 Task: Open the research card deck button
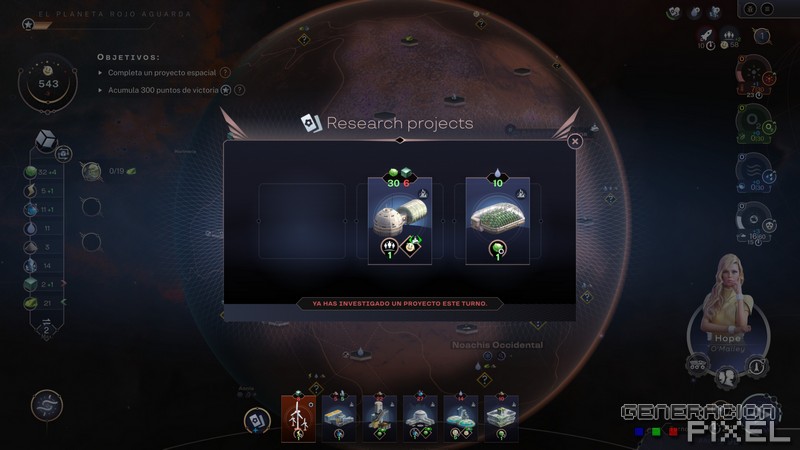257,421
